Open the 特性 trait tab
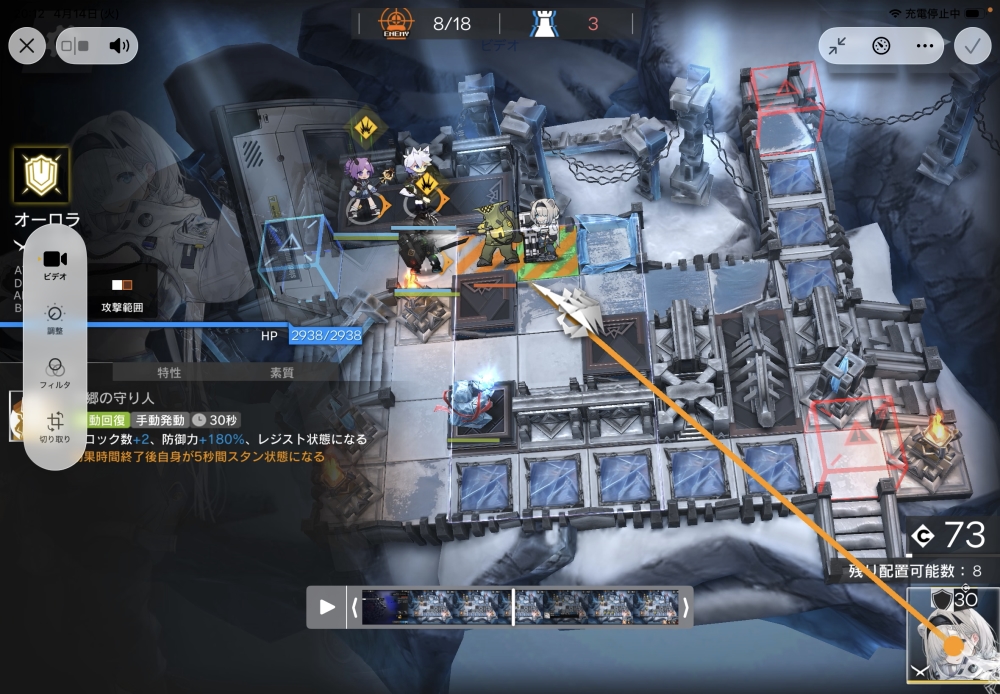The image size is (1000, 694). click(x=169, y=373)
